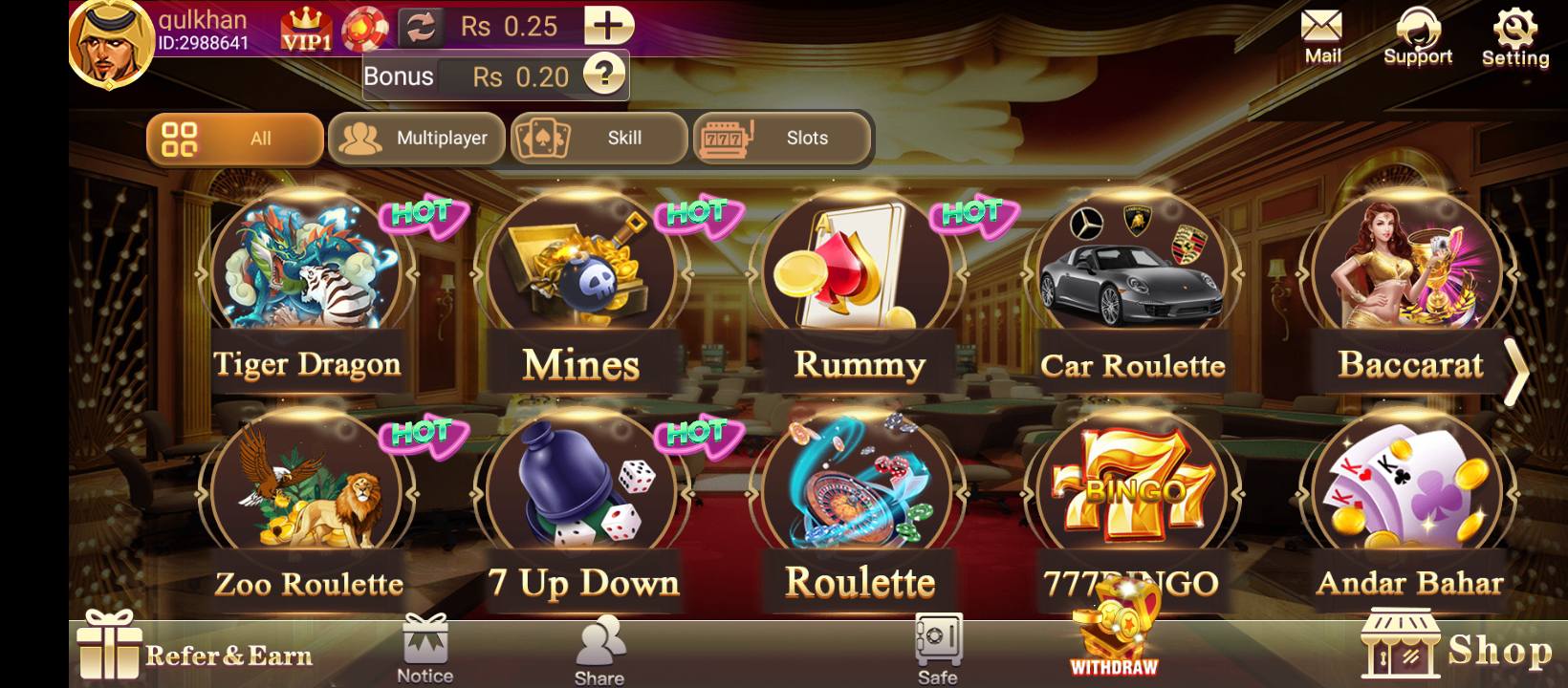Contact Support via headset icon
This screenshot has height=688, width=1568.
[x=1418, y=37]
